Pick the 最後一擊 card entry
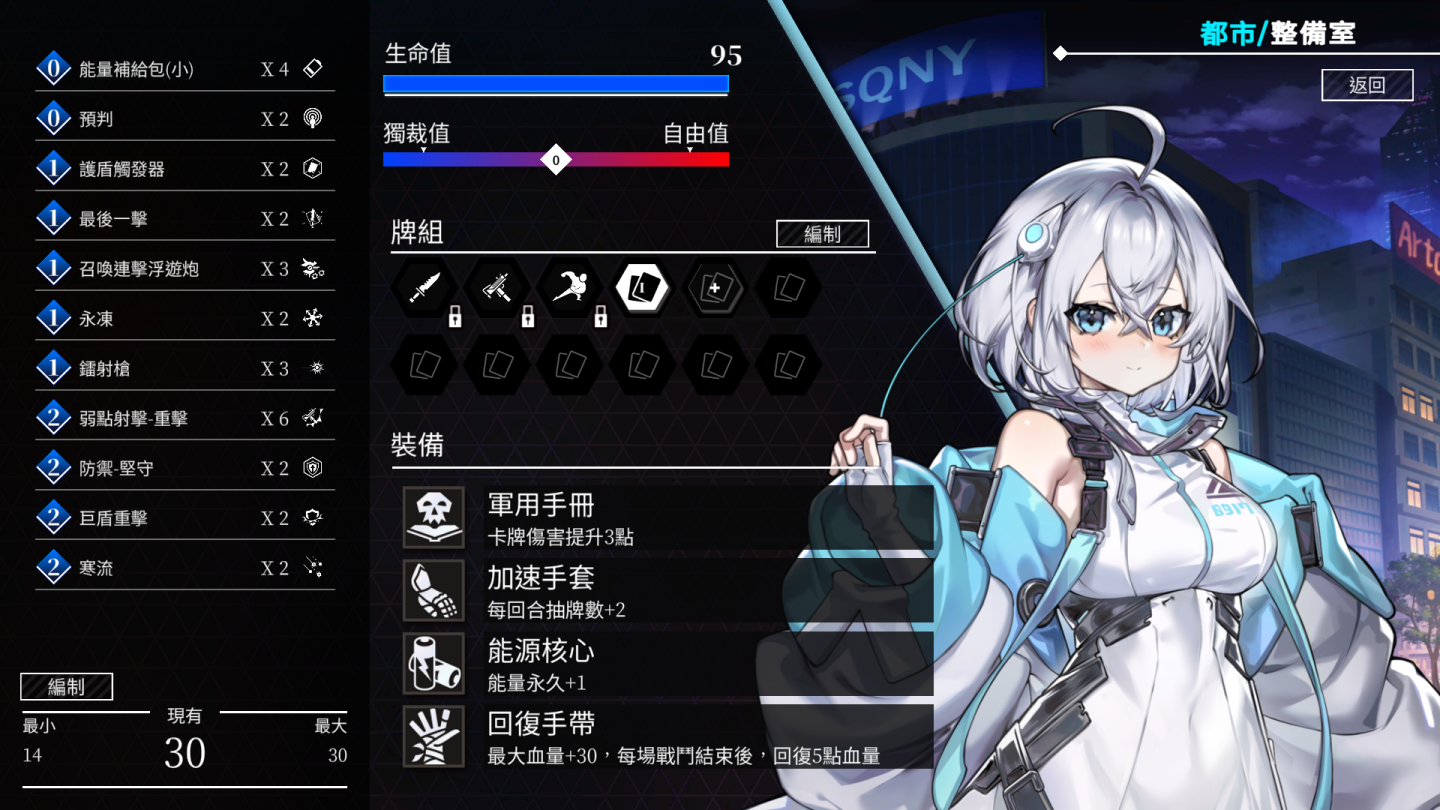The width and height of the screenshot is (1440, 810). (185, 219)
